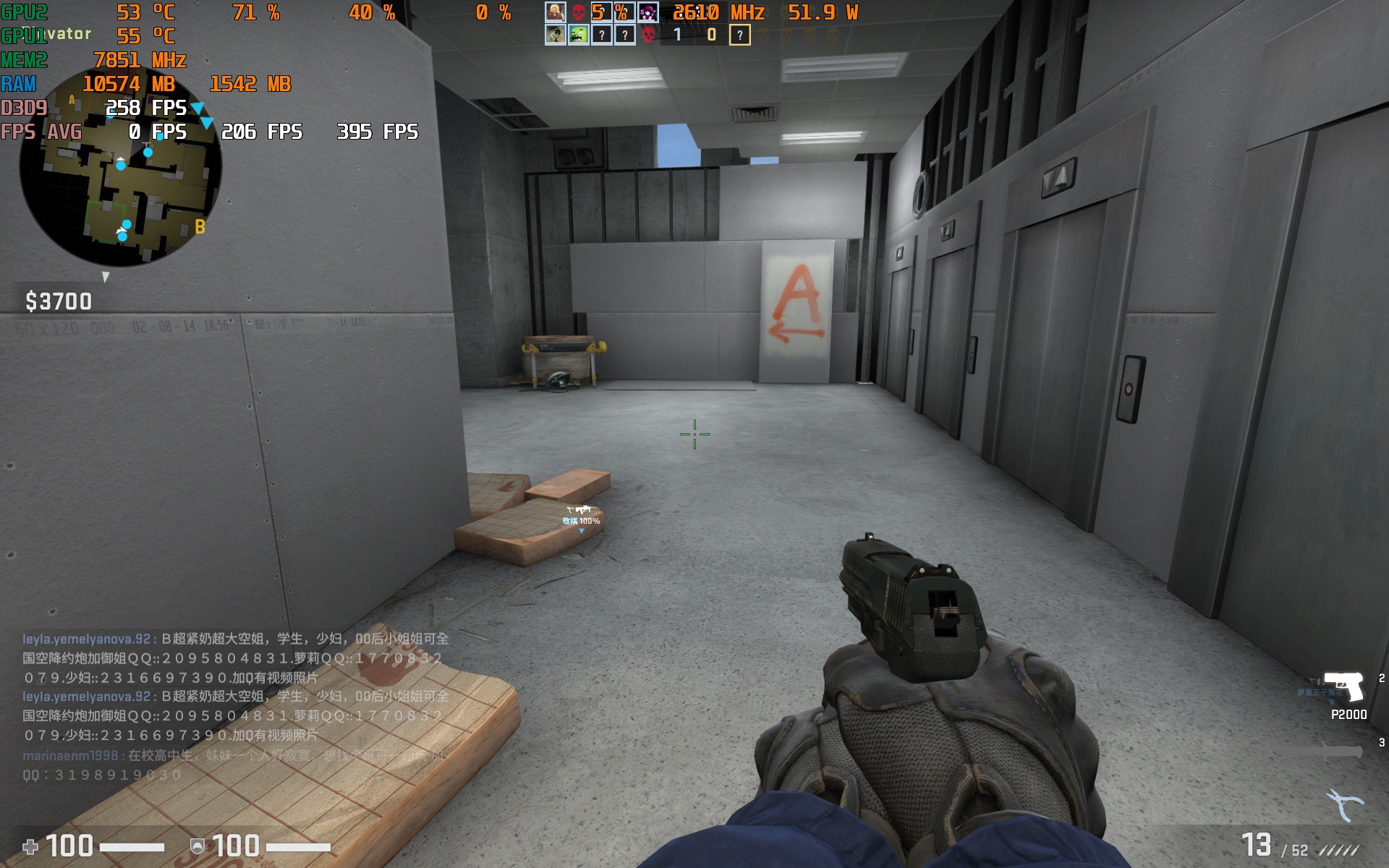
Task: Click a question mark avatar placeholder box
Action: click(x=603, y=33)
